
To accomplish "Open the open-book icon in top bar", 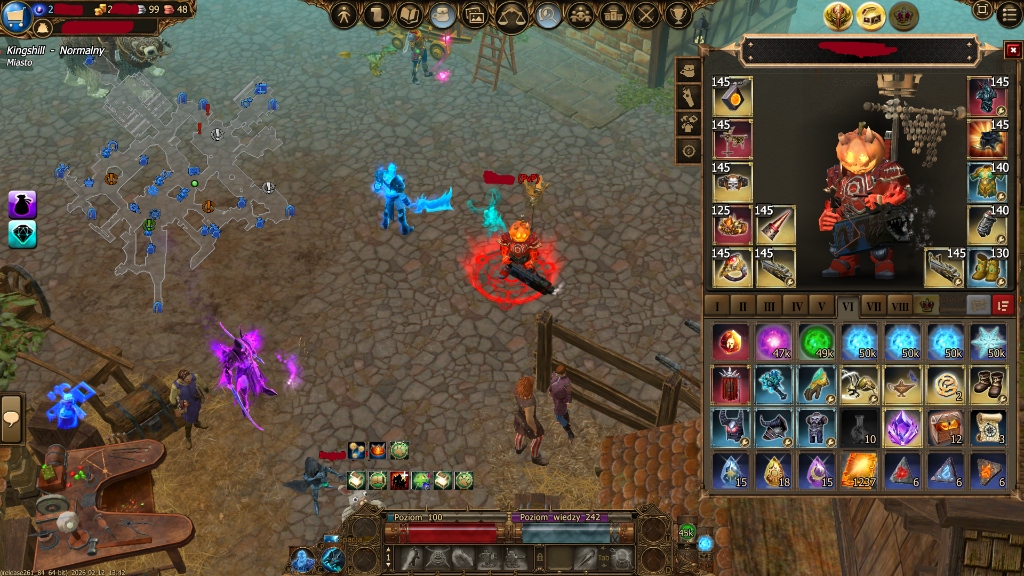I will click(x=410, y=14).
